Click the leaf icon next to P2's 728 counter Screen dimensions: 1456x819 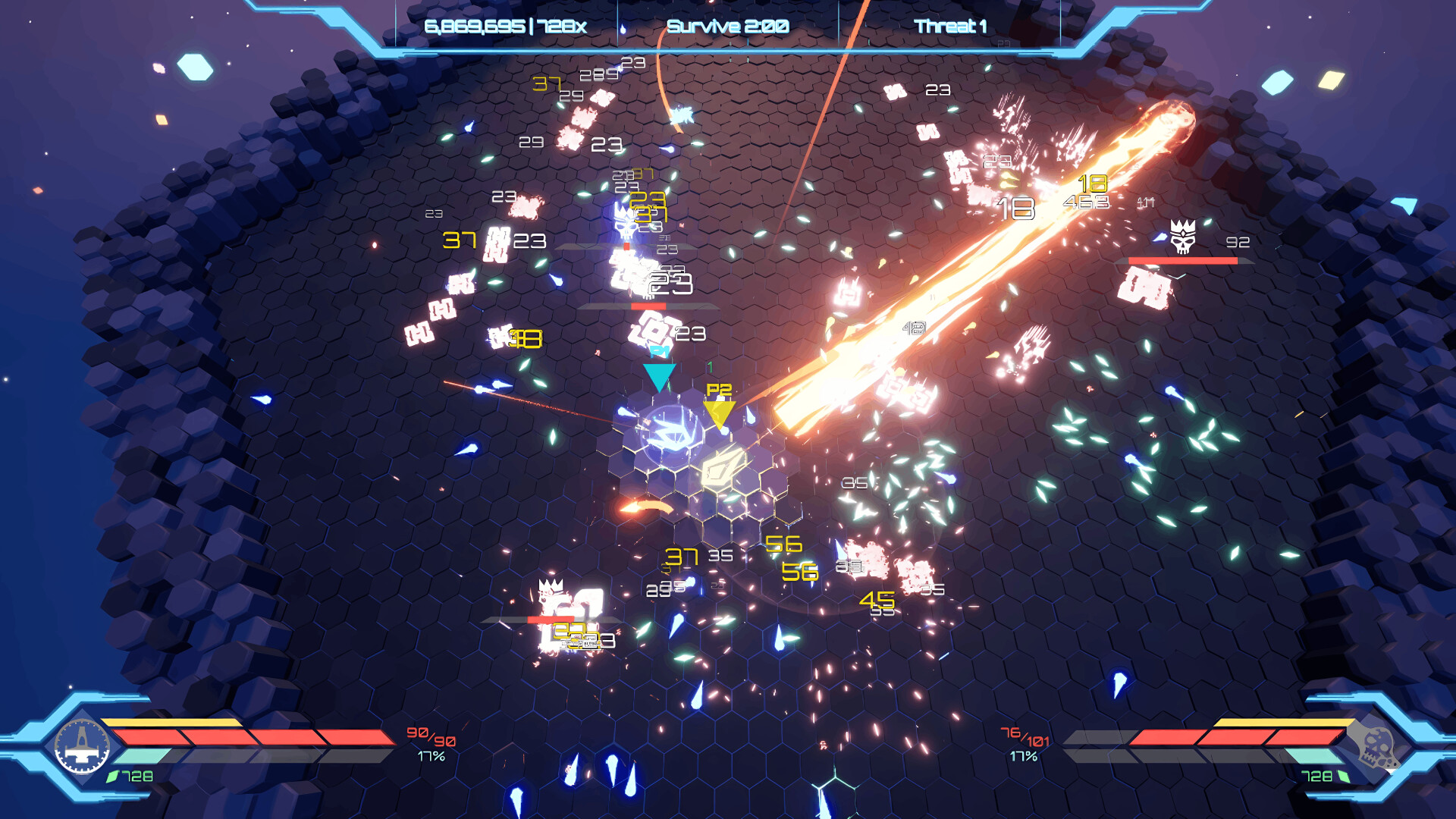1342,776
